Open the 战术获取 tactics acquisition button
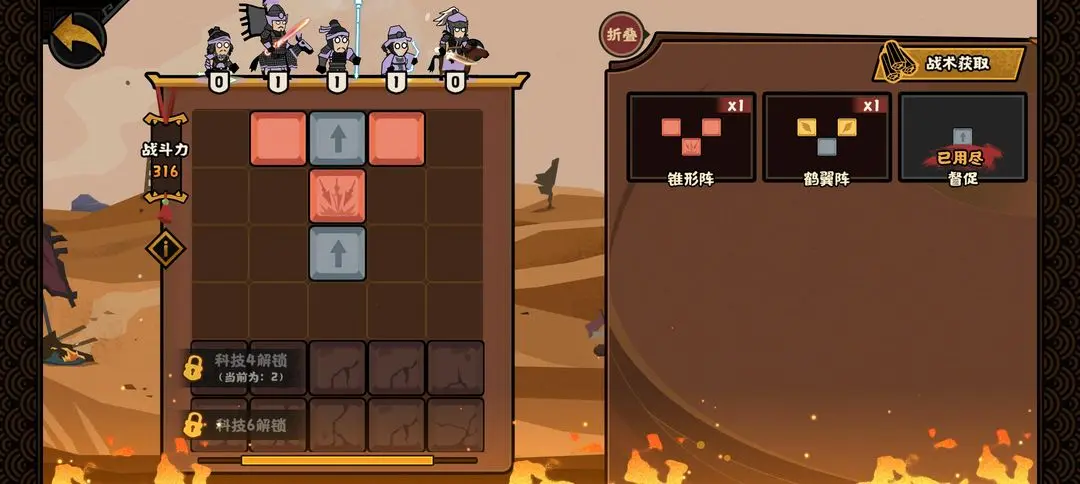Viewport: 1080px width, 484px height. pos(951,63)
